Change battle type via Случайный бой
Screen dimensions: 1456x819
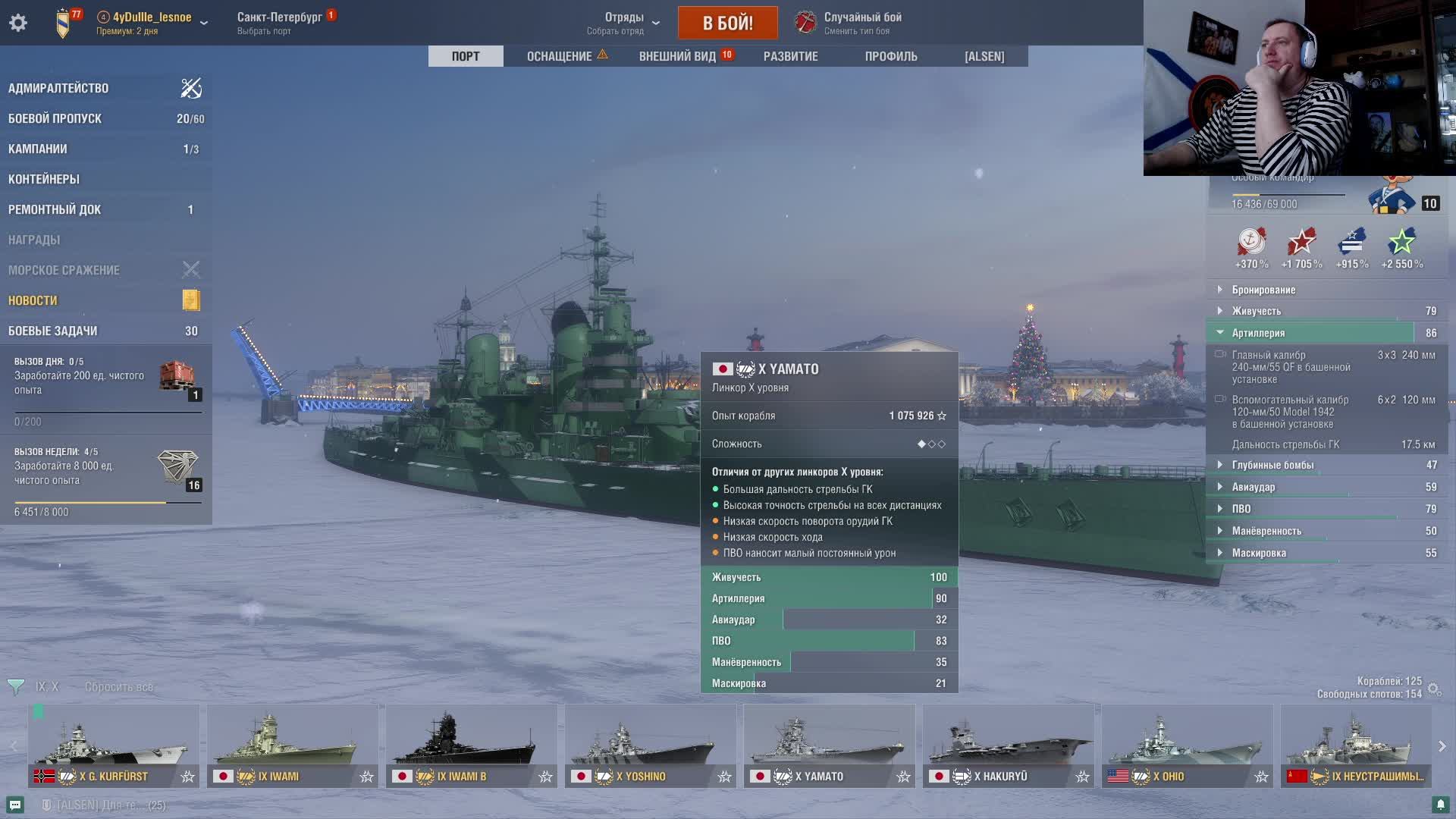coord(862,23)
